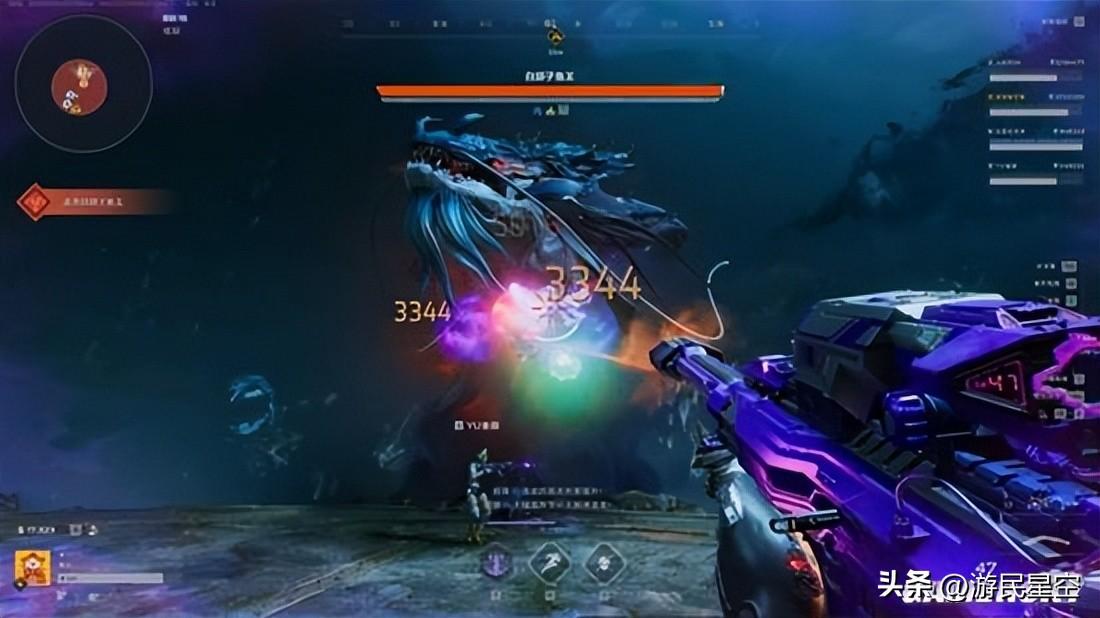Image resolution: width=1100 pixels, height=618 pixels.
Task: Select the red diamond objective tracker
Action: point(35,202)
